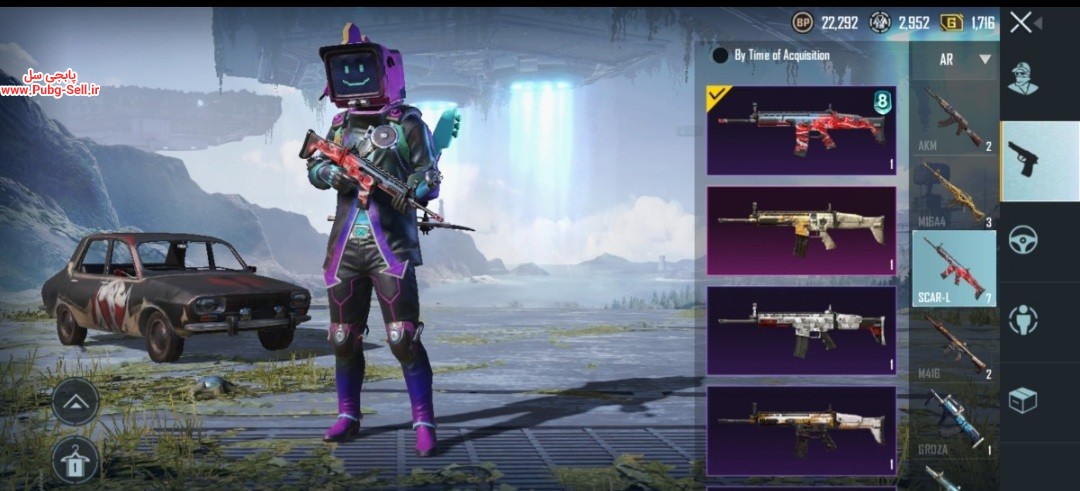Select the SCAR-L weapon category
The image size is (1080, 491).
pos(954,268)
